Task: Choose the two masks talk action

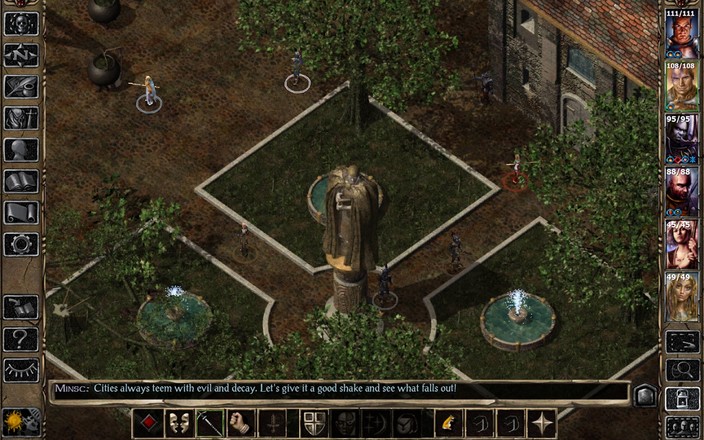Action: (x=179, y=423)
